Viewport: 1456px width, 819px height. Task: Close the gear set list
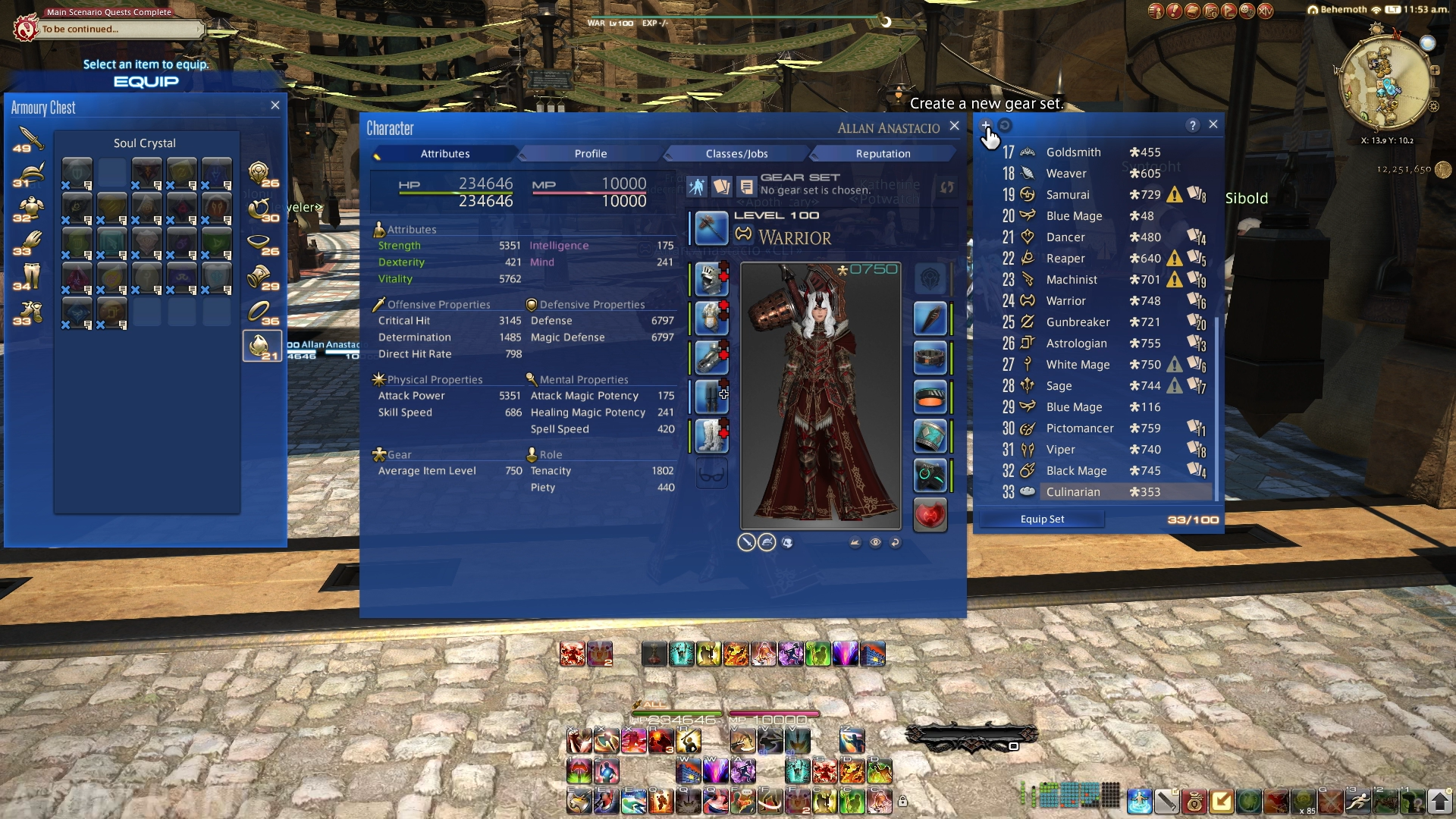pyautogui.click(x=1213, y=124)
